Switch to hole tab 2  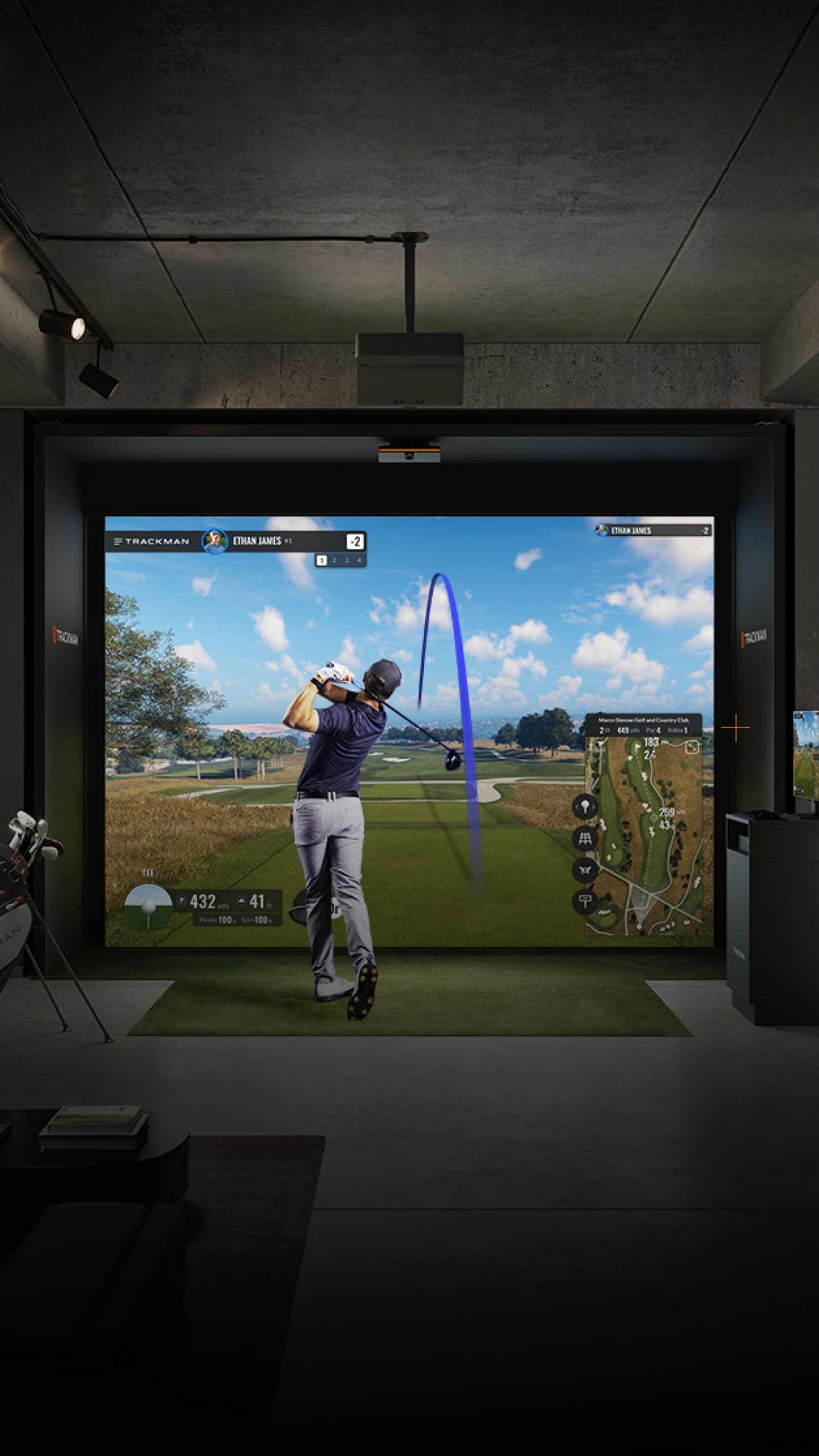(x=334, y=560)
